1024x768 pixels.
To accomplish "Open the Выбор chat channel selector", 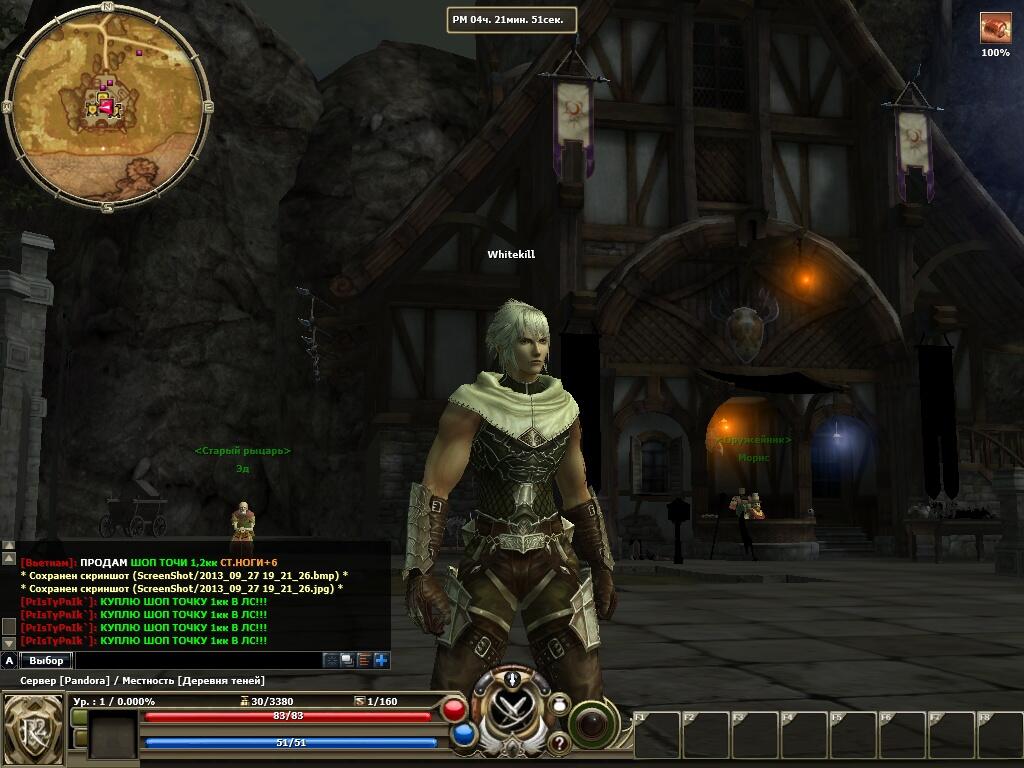I will click(46, 660).
